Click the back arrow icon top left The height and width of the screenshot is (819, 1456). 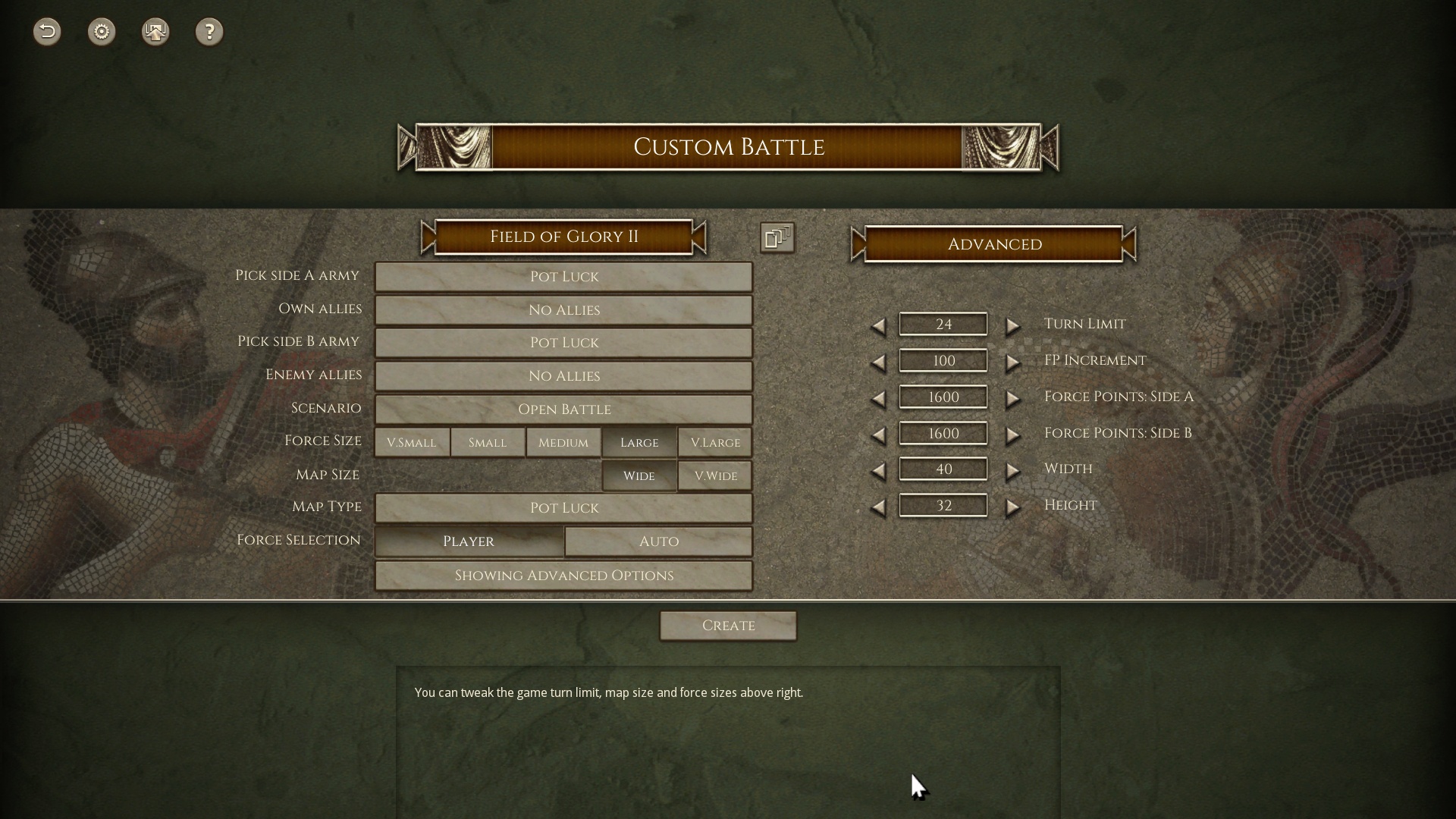click(x=46, y=32)
